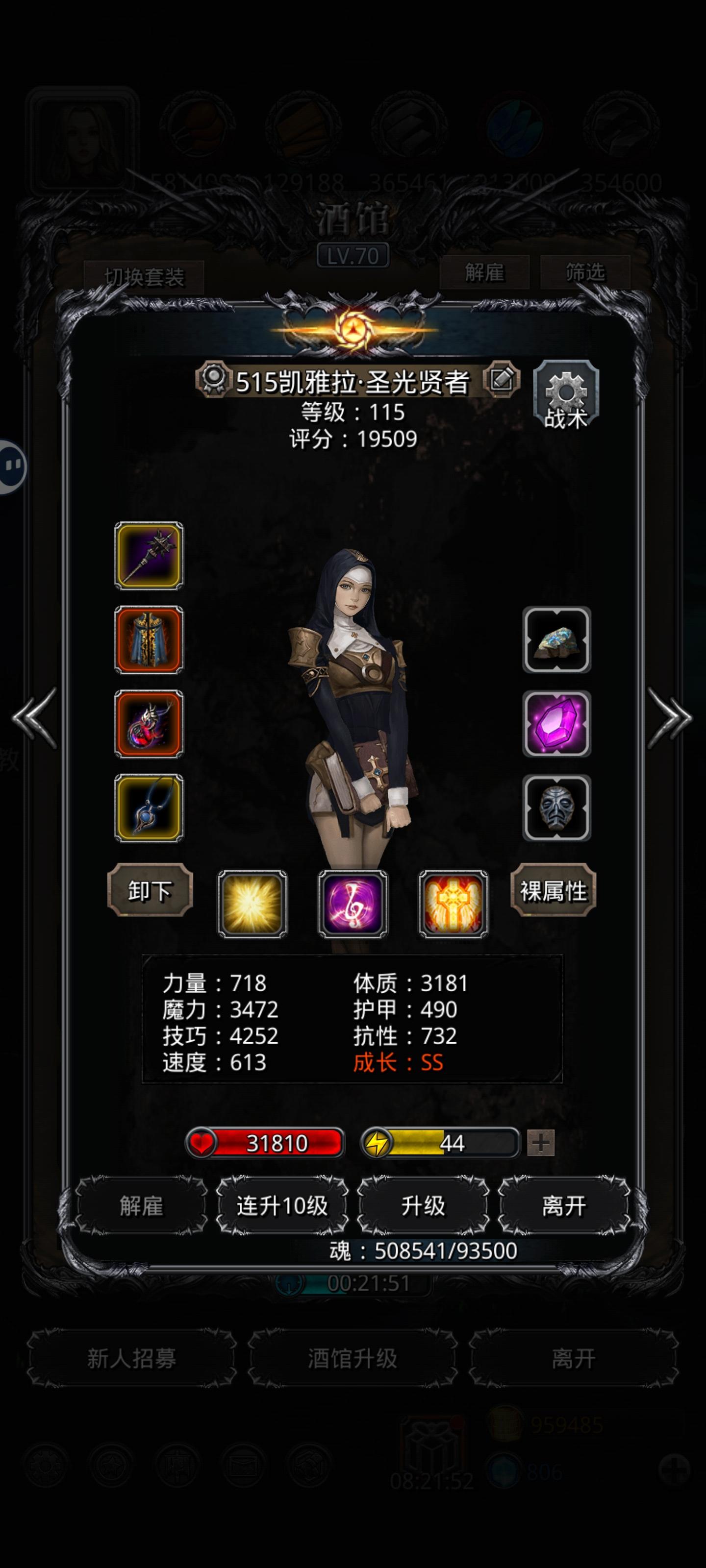
Task: Open the flaming cross skill icon
Action: coord(452,903)
